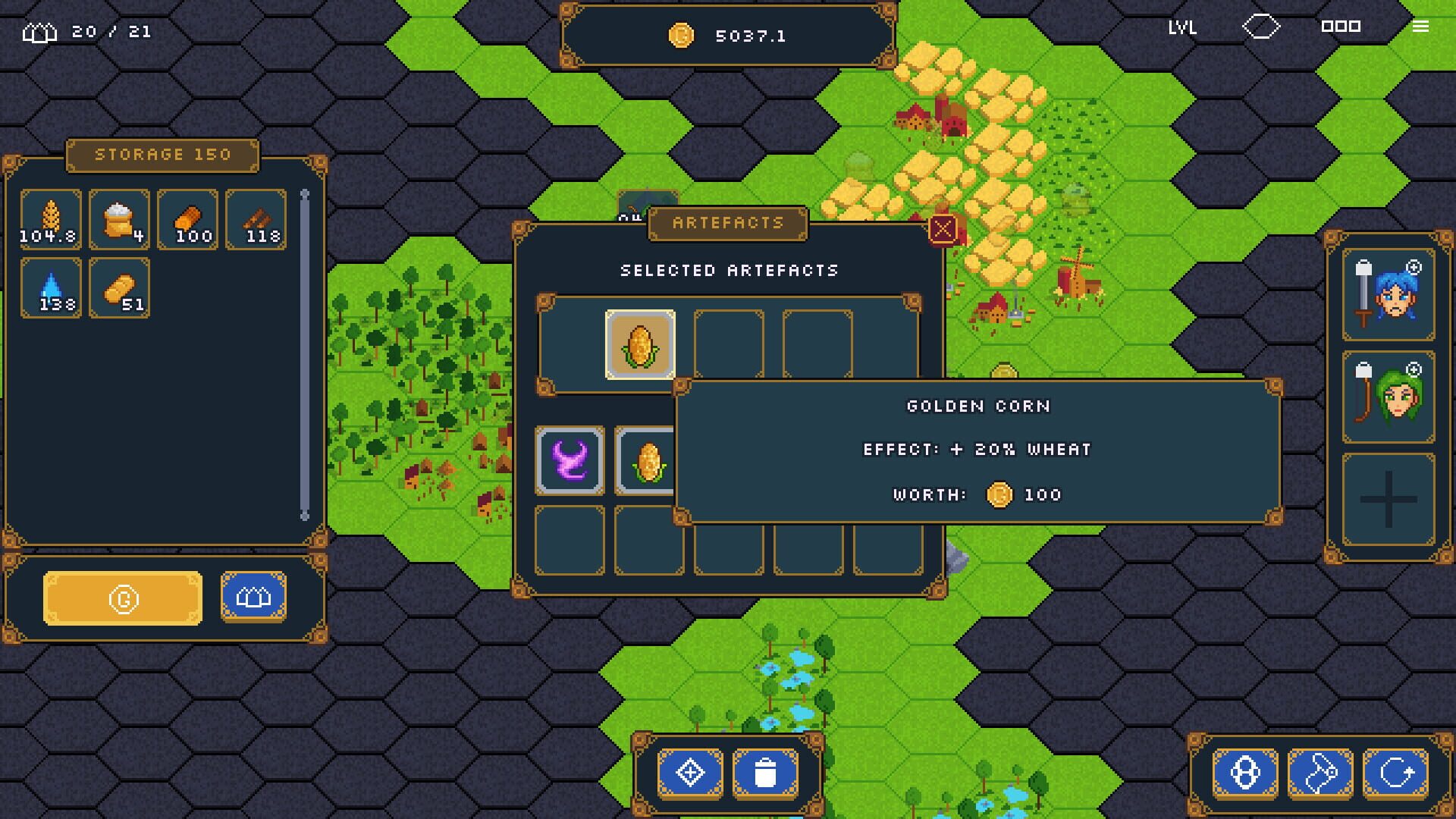Click the gold bar resource showing 51
Screen dimensions: 1456x819
(x=119, y=288)
